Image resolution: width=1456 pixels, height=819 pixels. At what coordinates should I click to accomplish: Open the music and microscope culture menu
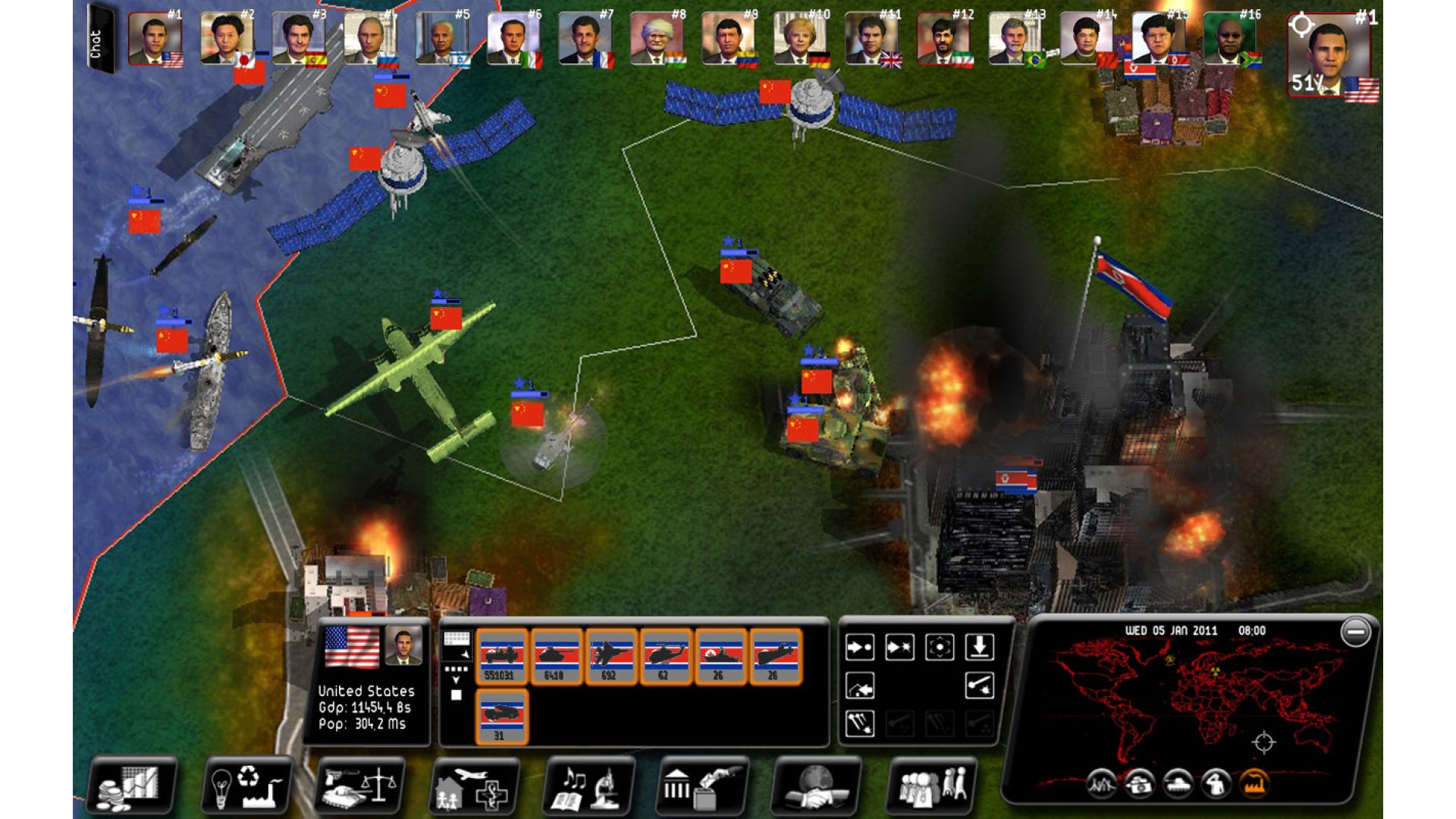click(588, 786)
